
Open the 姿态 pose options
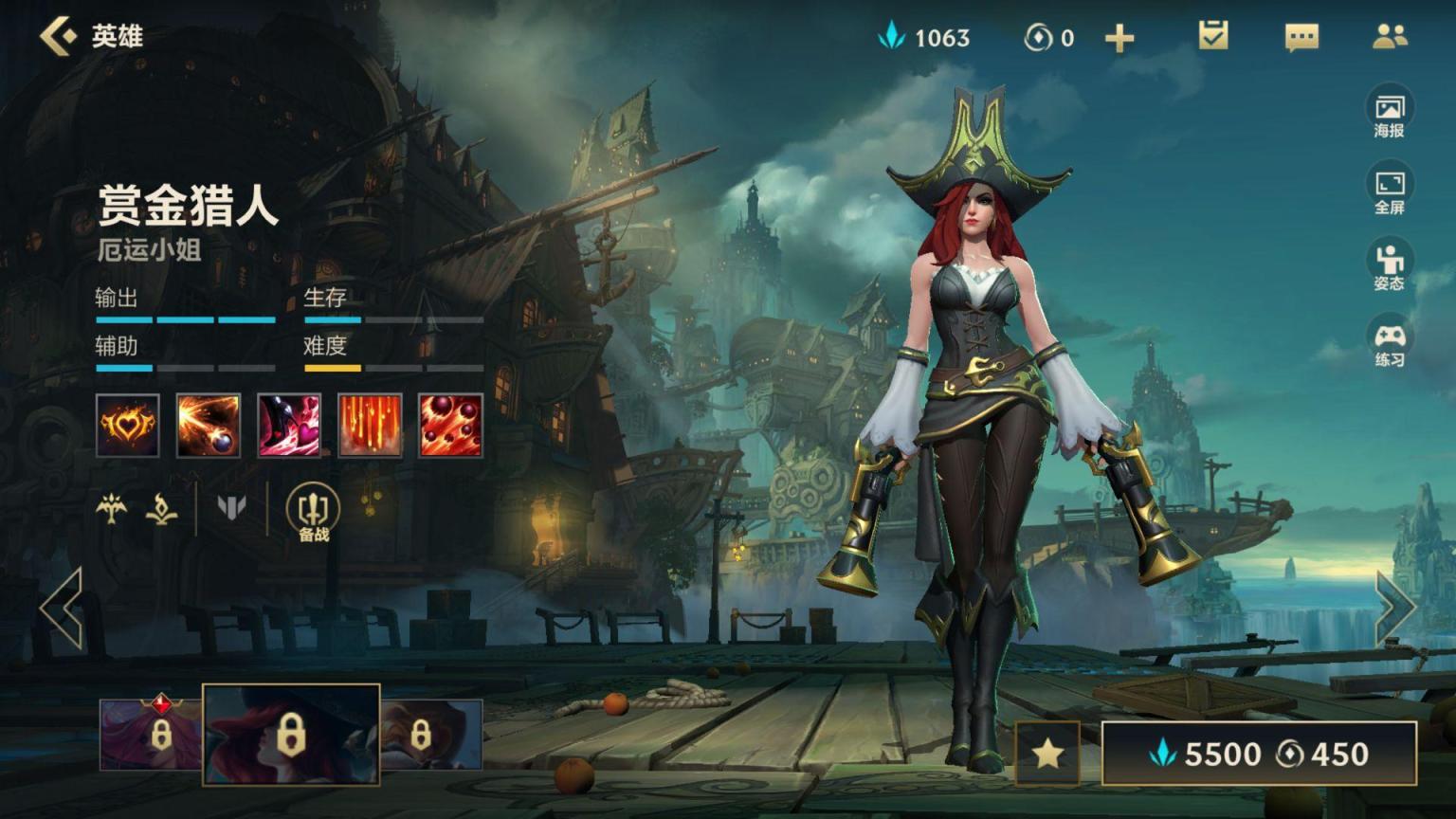click(x=1389, y=266)
